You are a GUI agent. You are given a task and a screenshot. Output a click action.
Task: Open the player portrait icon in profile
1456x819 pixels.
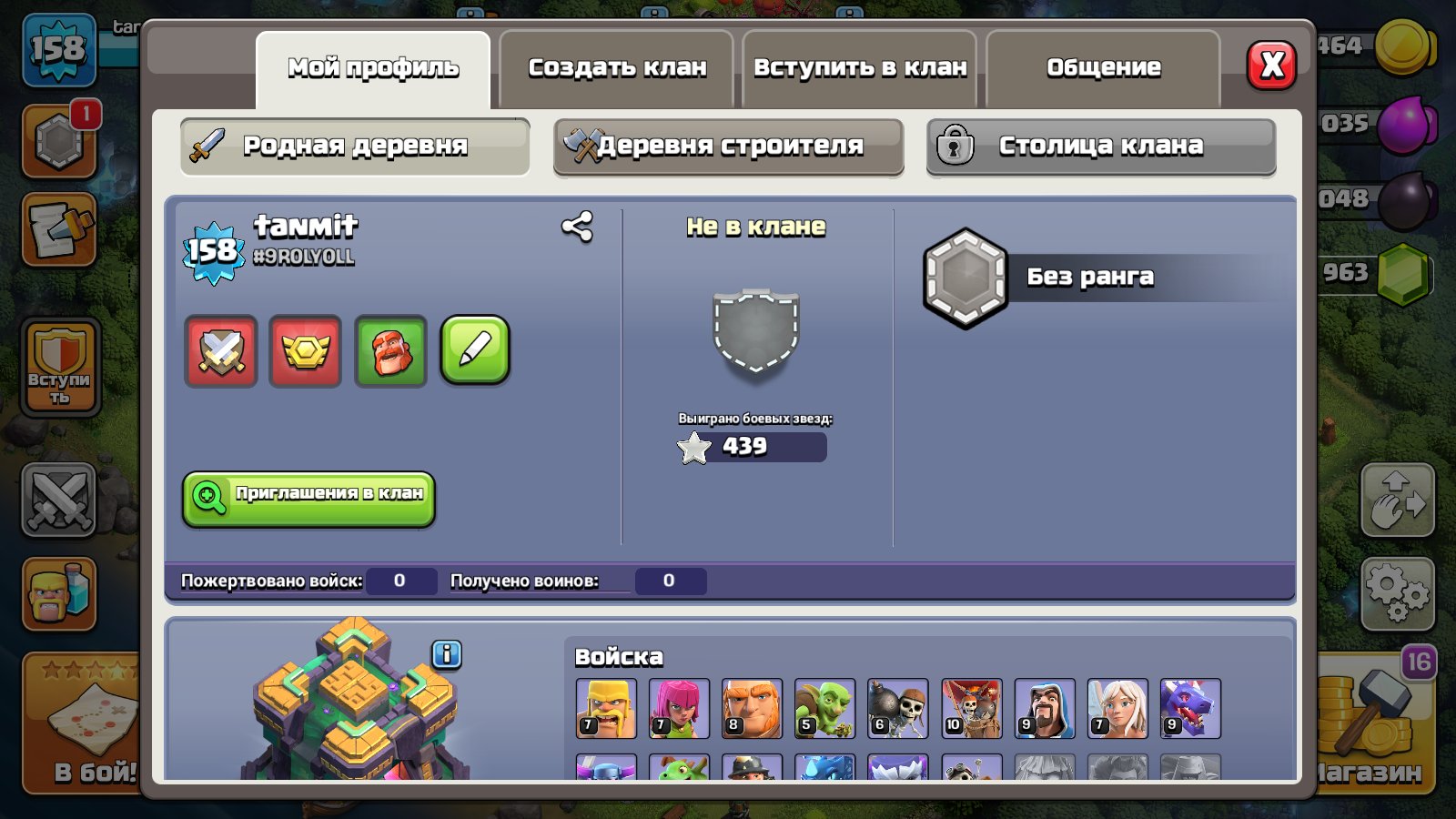pos(390,352)
